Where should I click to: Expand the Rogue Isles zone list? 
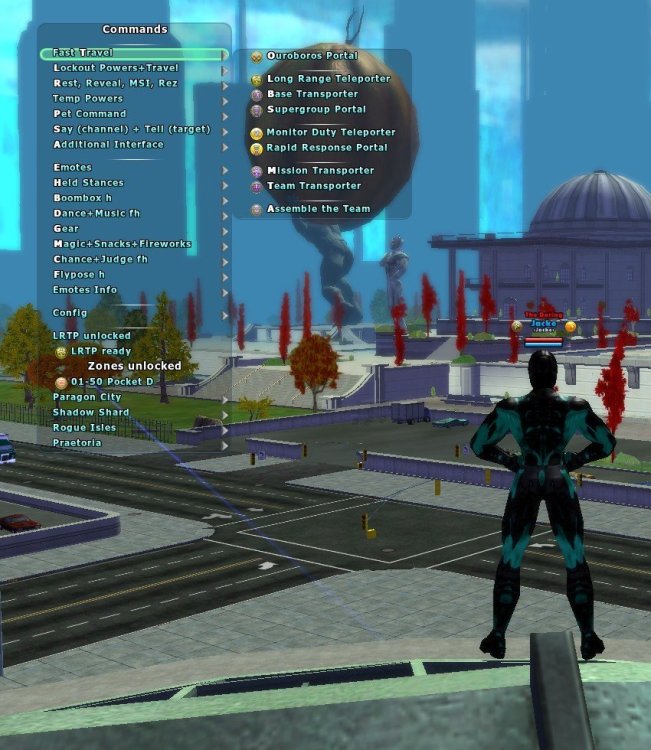[x=84, y=428]
